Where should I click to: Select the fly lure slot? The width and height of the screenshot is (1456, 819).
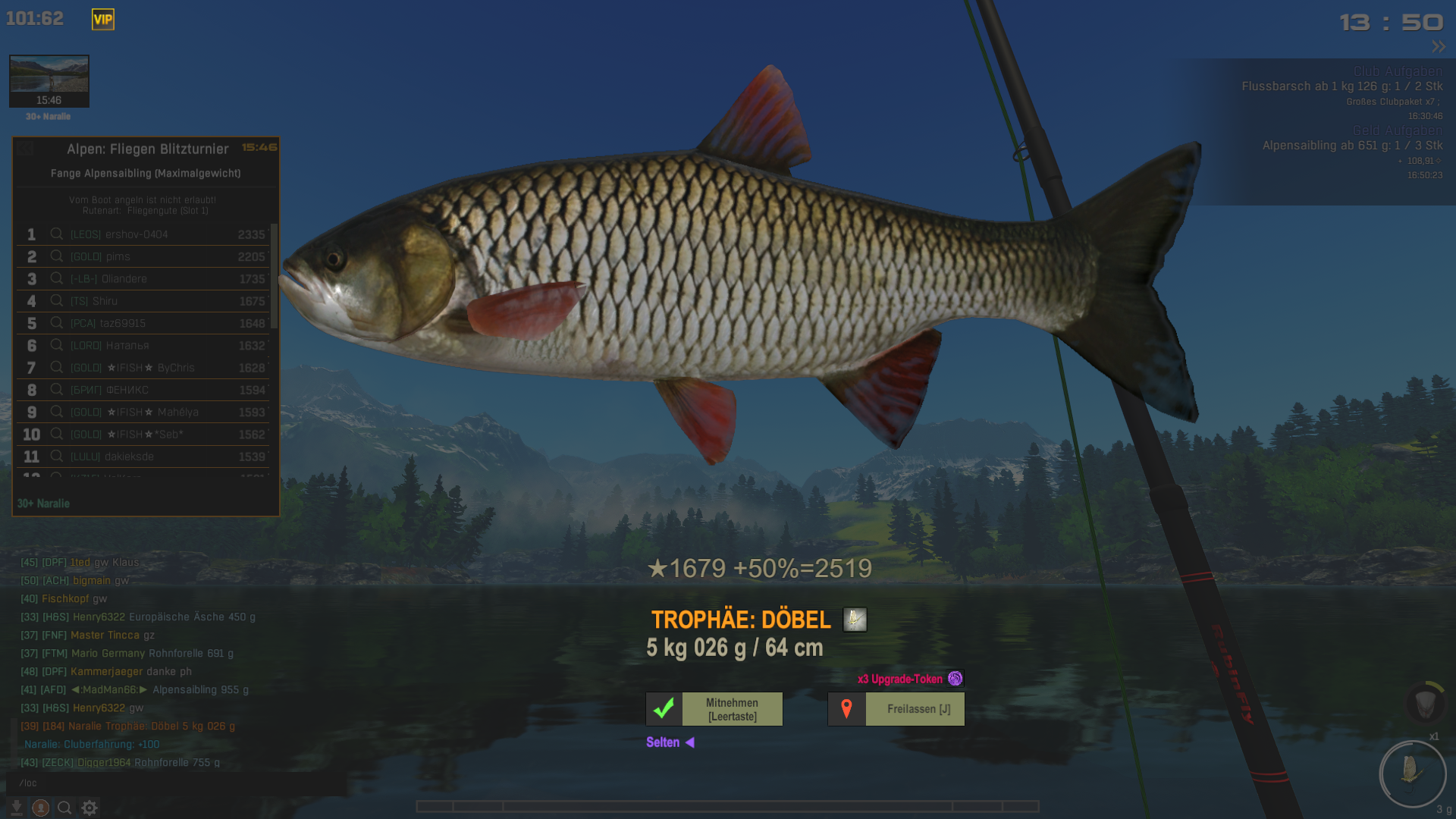tap(1412, 773)
